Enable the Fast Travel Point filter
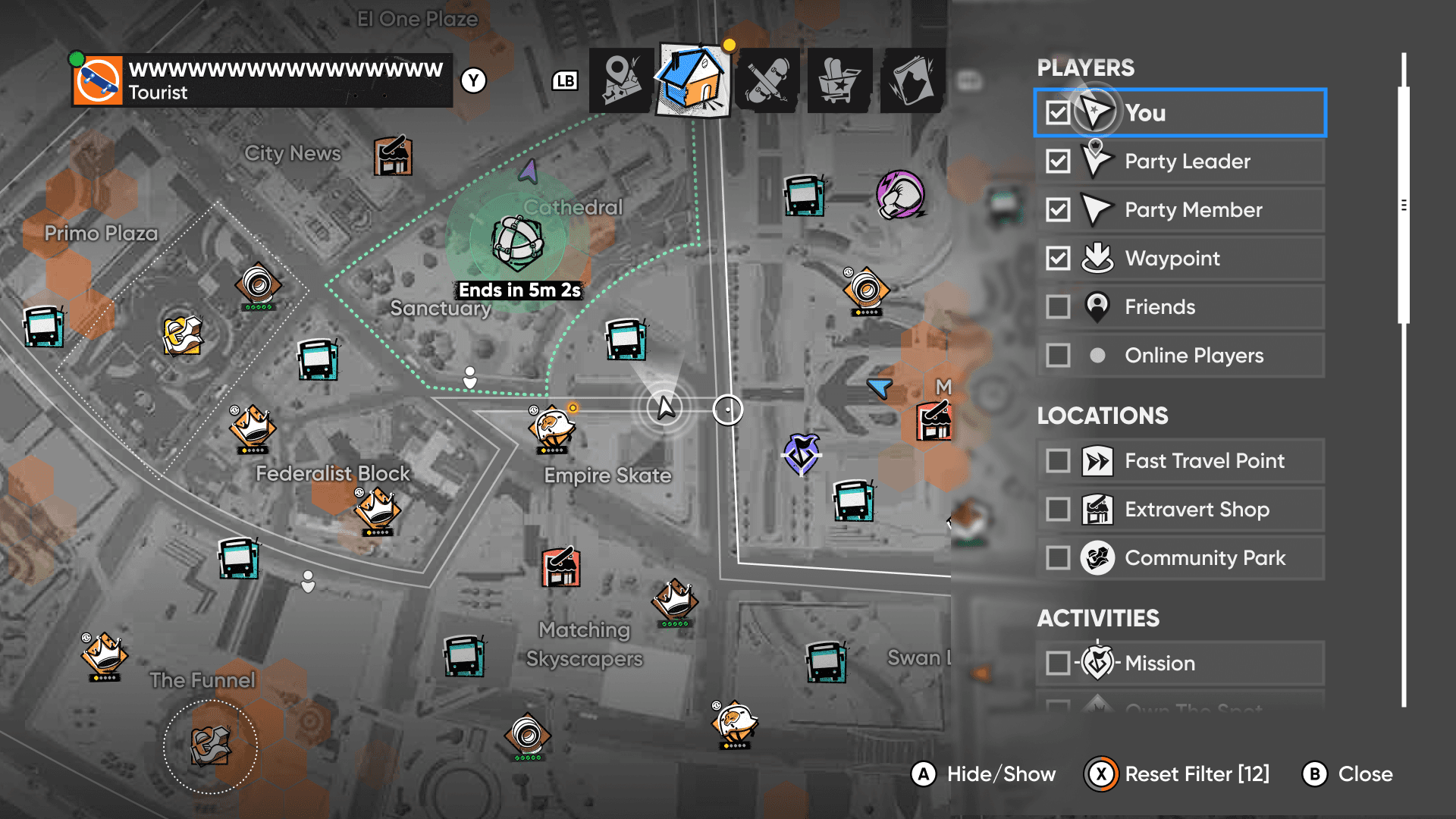Viewport: 1456px width, 819px height. pos(1058,461)
